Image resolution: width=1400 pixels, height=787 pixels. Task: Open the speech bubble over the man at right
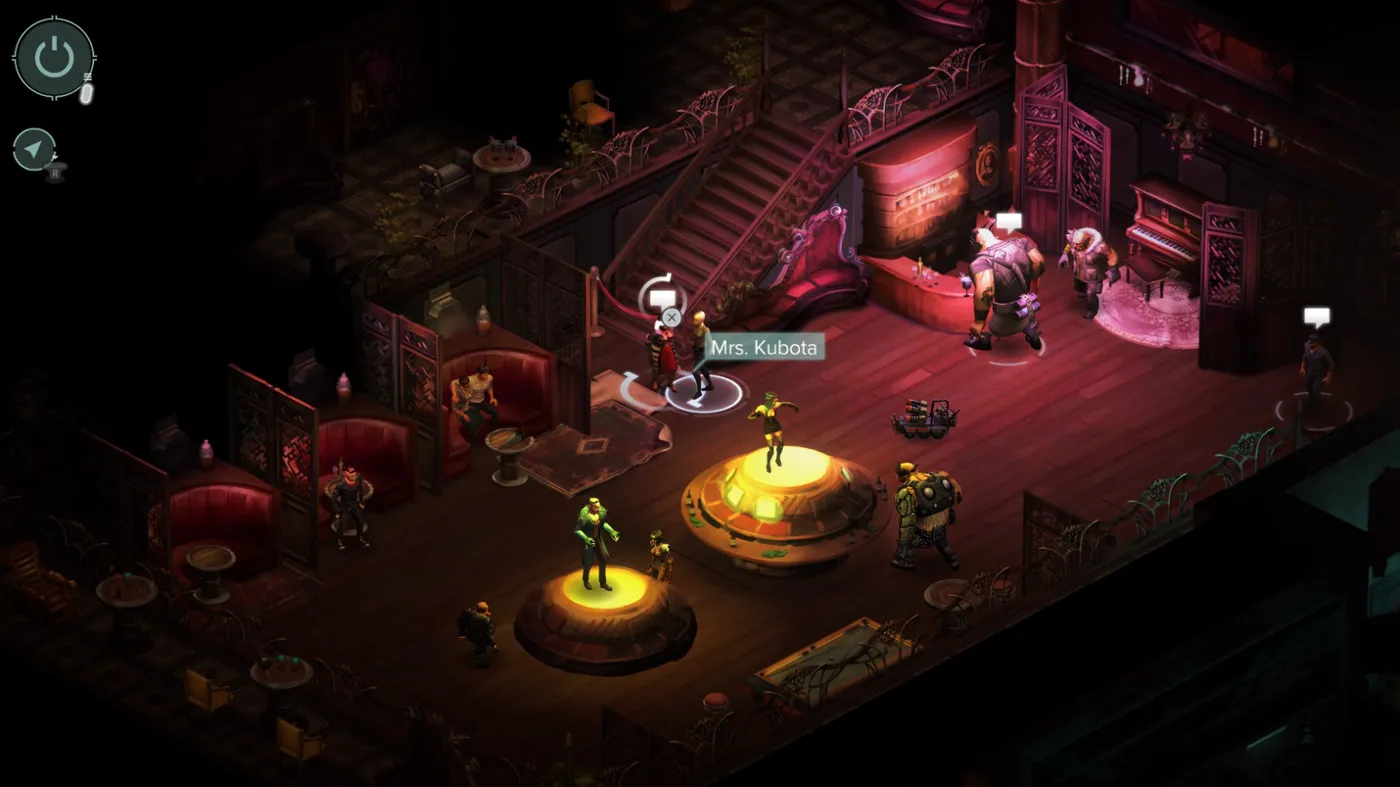[x=1317, y=317]
